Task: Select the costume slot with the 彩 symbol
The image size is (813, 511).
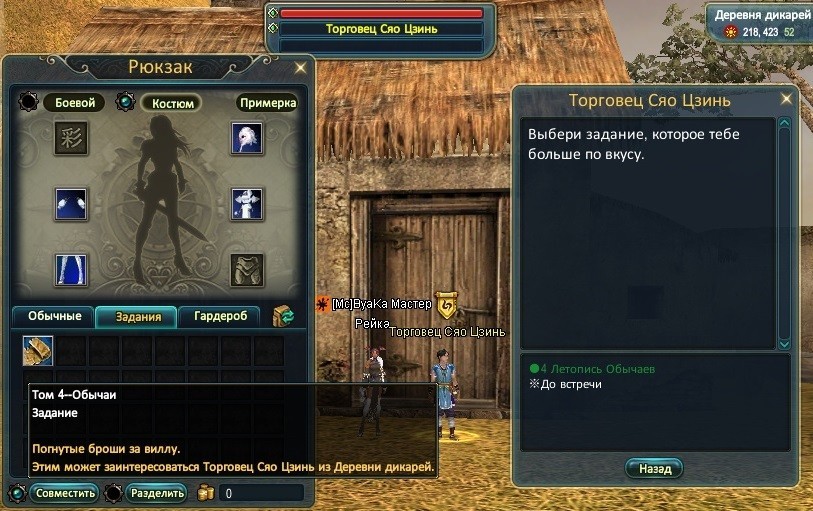Action: tap(71, 138)
